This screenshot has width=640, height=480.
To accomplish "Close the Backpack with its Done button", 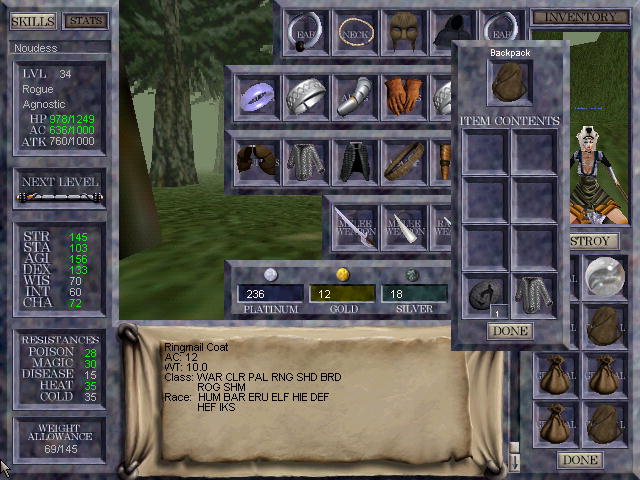I will pyautogui.click(x=510, y=331).
